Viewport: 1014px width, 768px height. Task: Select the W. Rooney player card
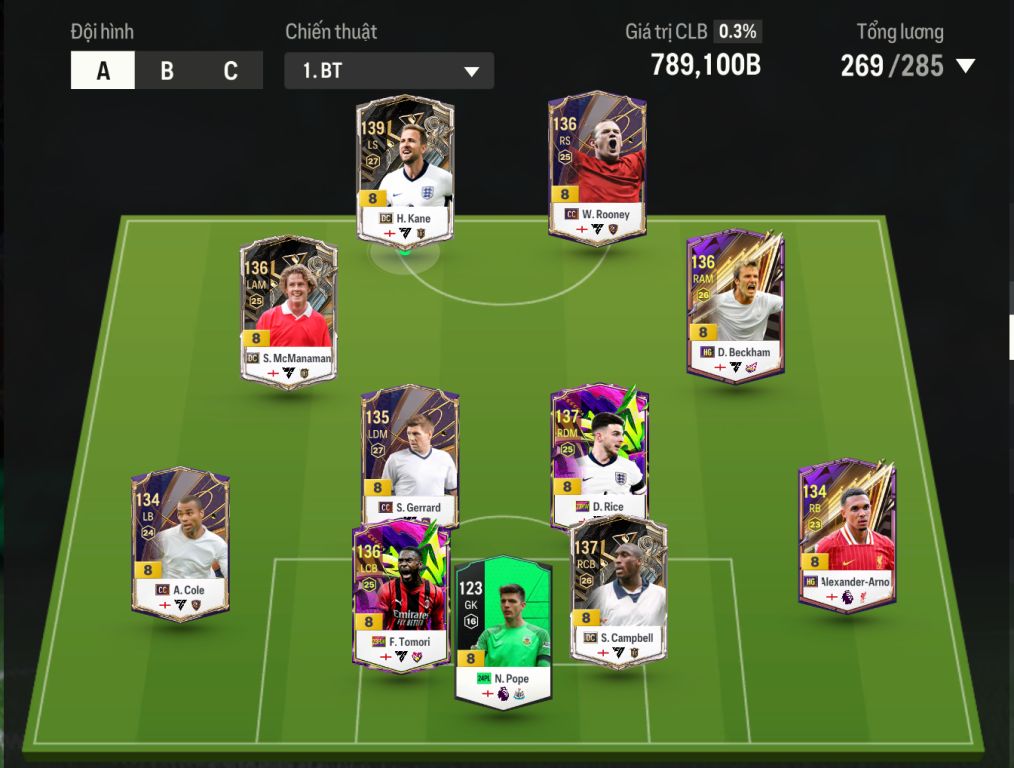pyautogui.click(x=597, y=166)
